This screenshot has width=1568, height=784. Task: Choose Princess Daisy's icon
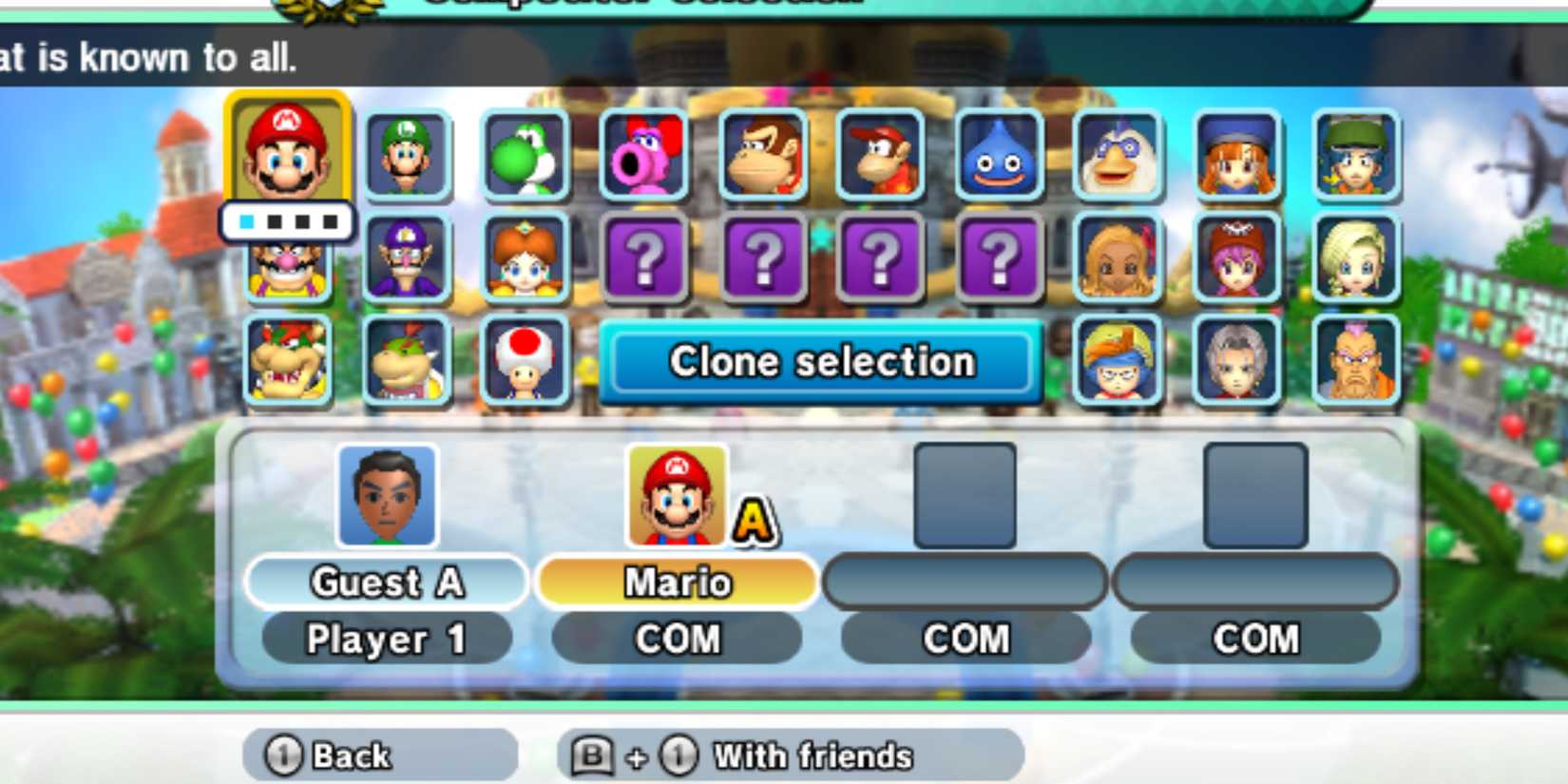pos(526,259)
